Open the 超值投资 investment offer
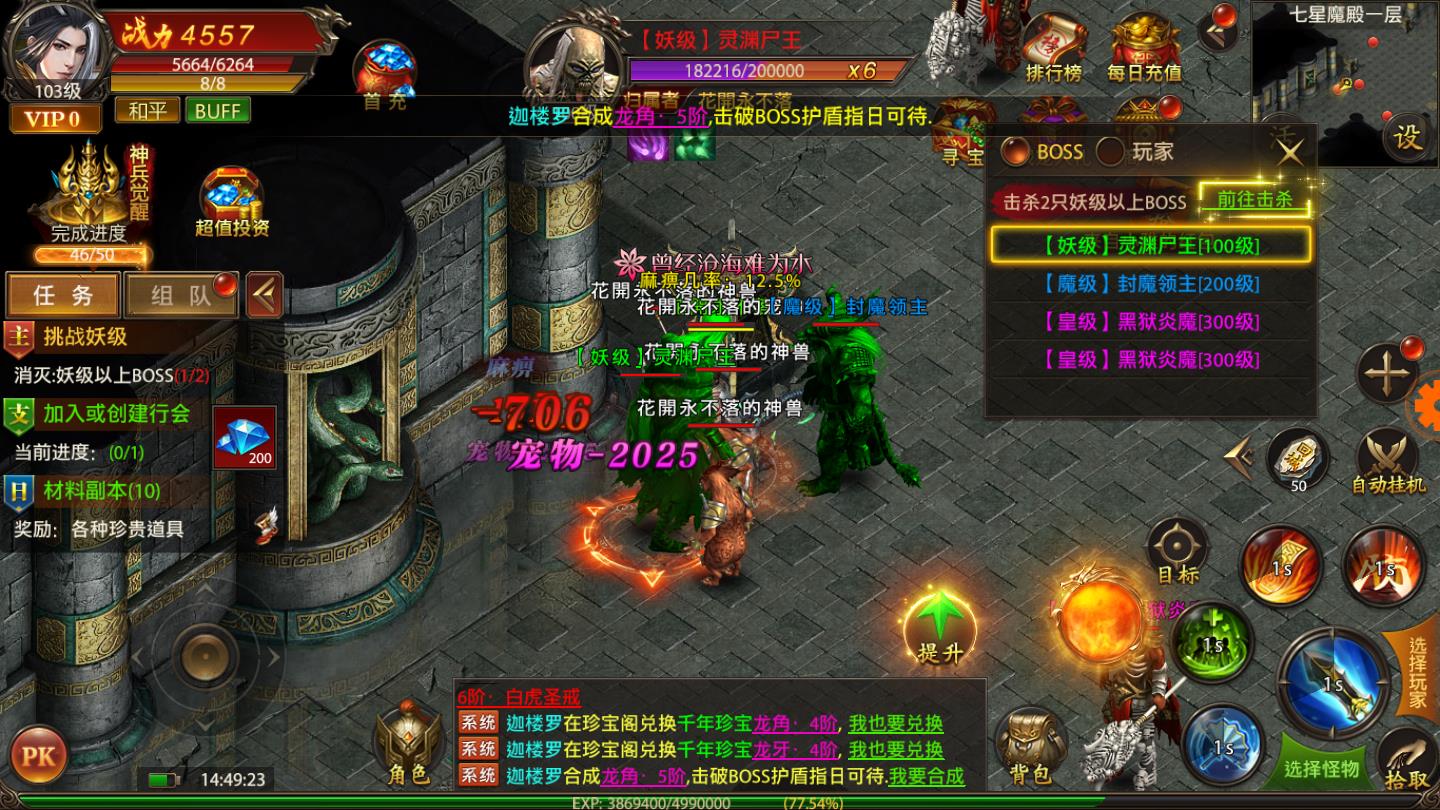This screenshot has height=810, width=1440. click(x=232, y=203)
